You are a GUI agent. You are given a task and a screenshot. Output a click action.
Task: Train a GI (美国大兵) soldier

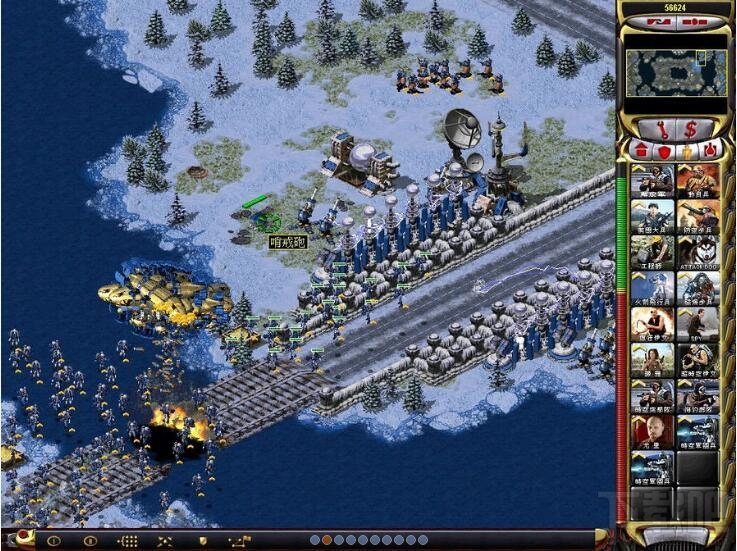[x=651, y=216]
